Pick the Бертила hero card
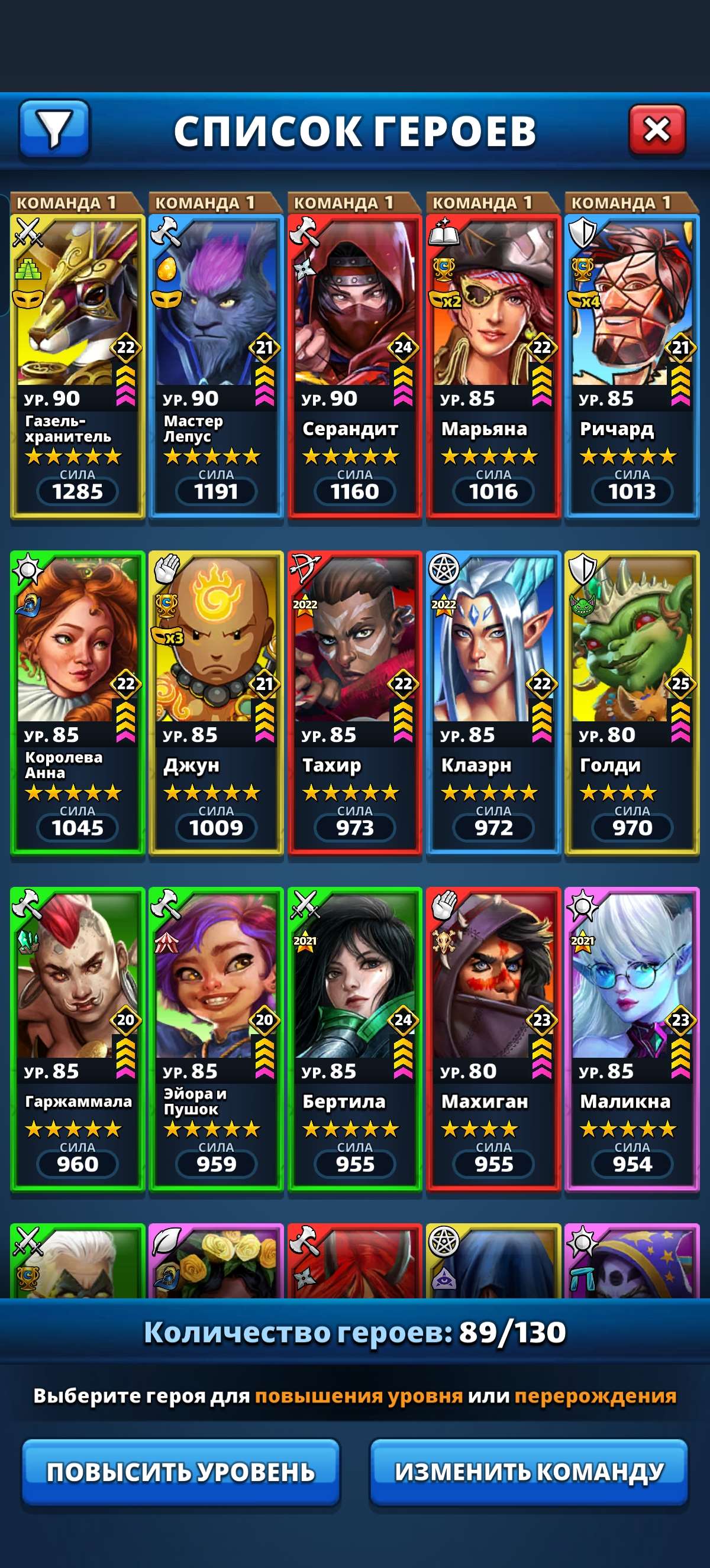This screenshot has height=1568, width=710. [x=354, y=1038]
